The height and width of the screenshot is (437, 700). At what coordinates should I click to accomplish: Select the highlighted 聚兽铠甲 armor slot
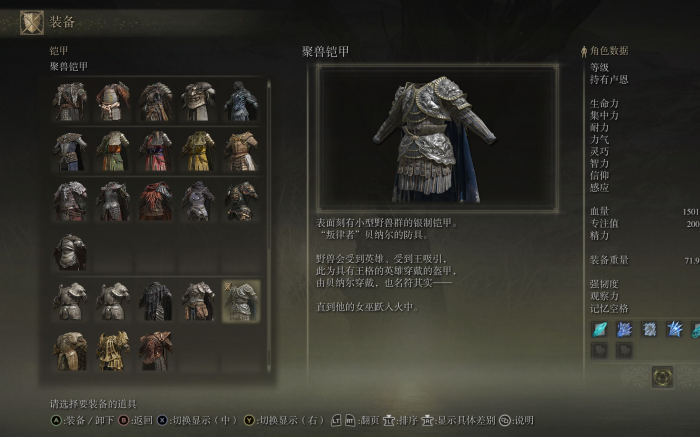click(241, 300)
